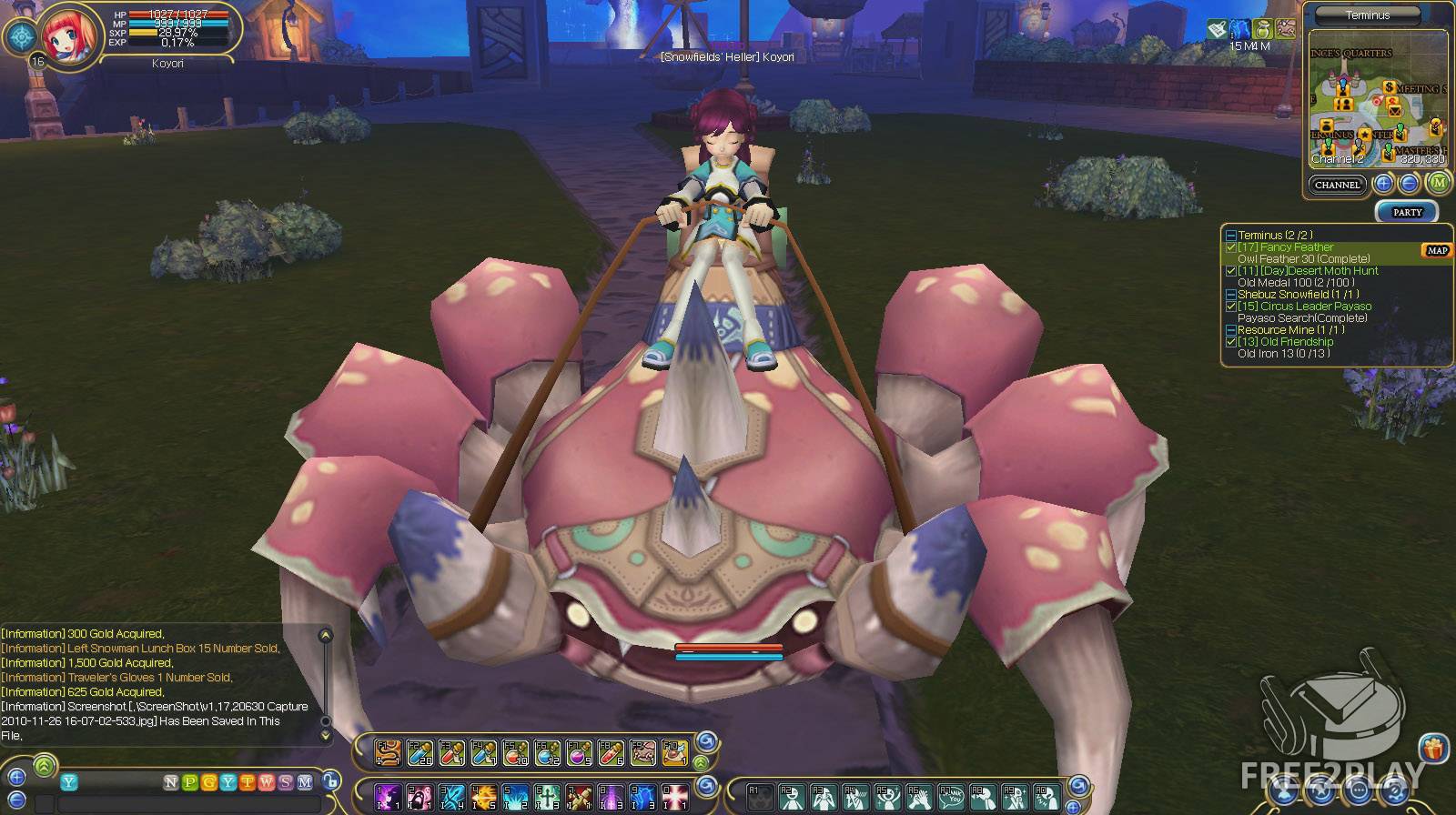The width and height of the screenshot is (1456, 815).
Task: Click the minimap zoom-in plus button
Action: (1383, 184)
